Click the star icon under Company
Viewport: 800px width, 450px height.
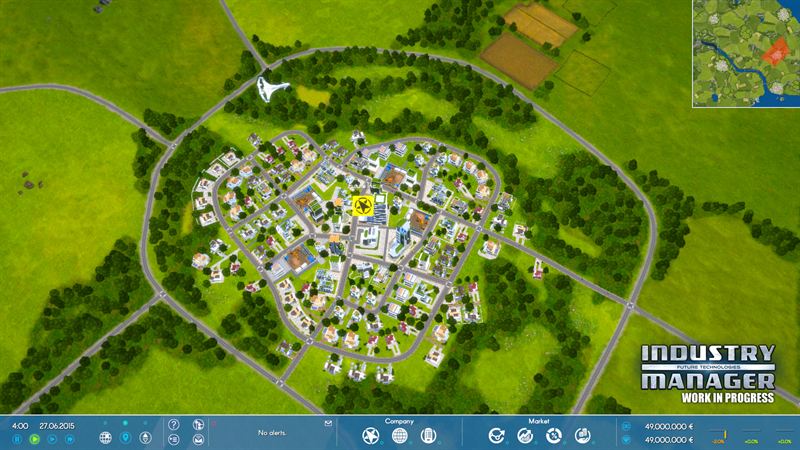[370, 436]
